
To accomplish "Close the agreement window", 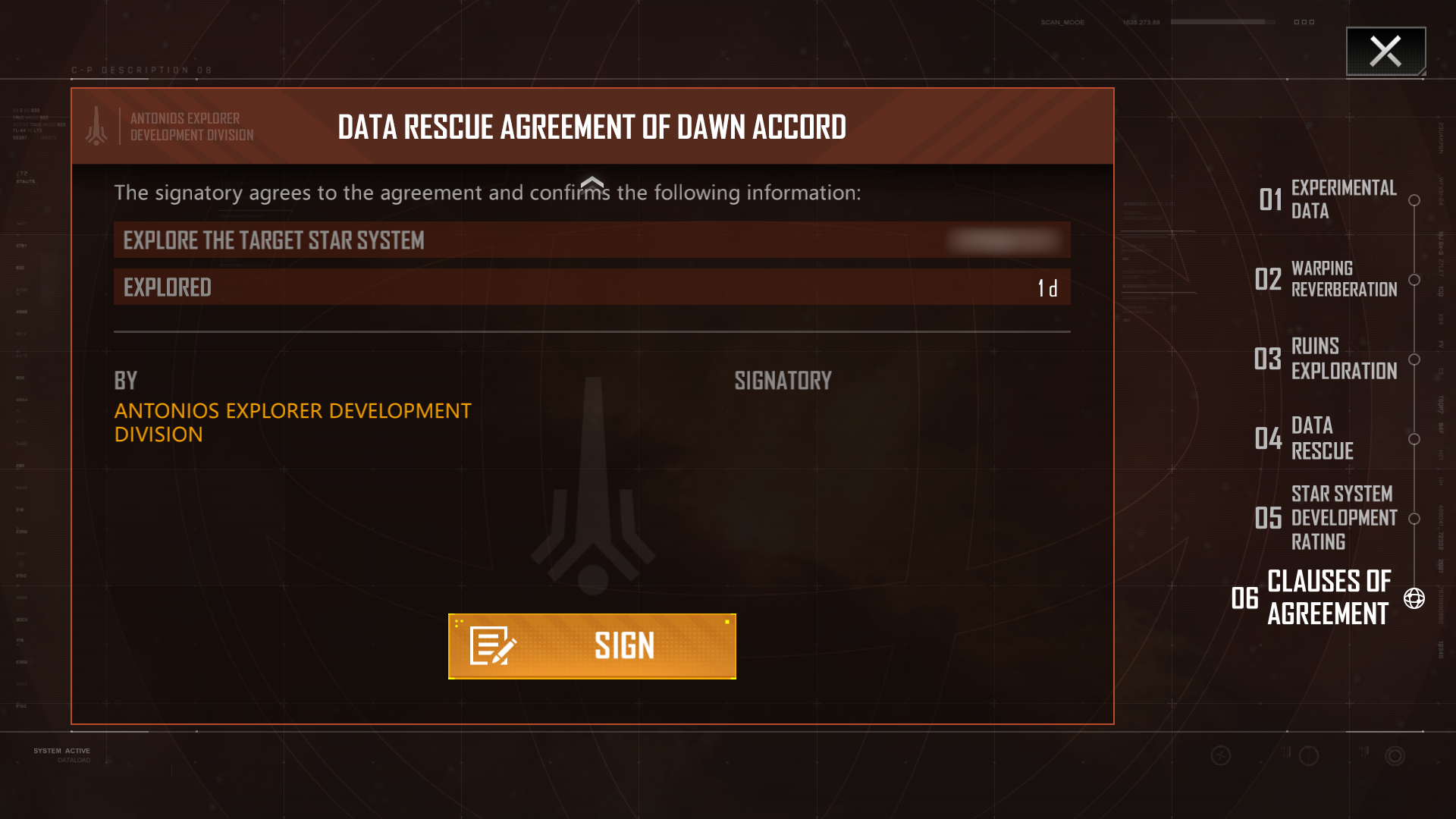I will click(x=1385, y=52).
